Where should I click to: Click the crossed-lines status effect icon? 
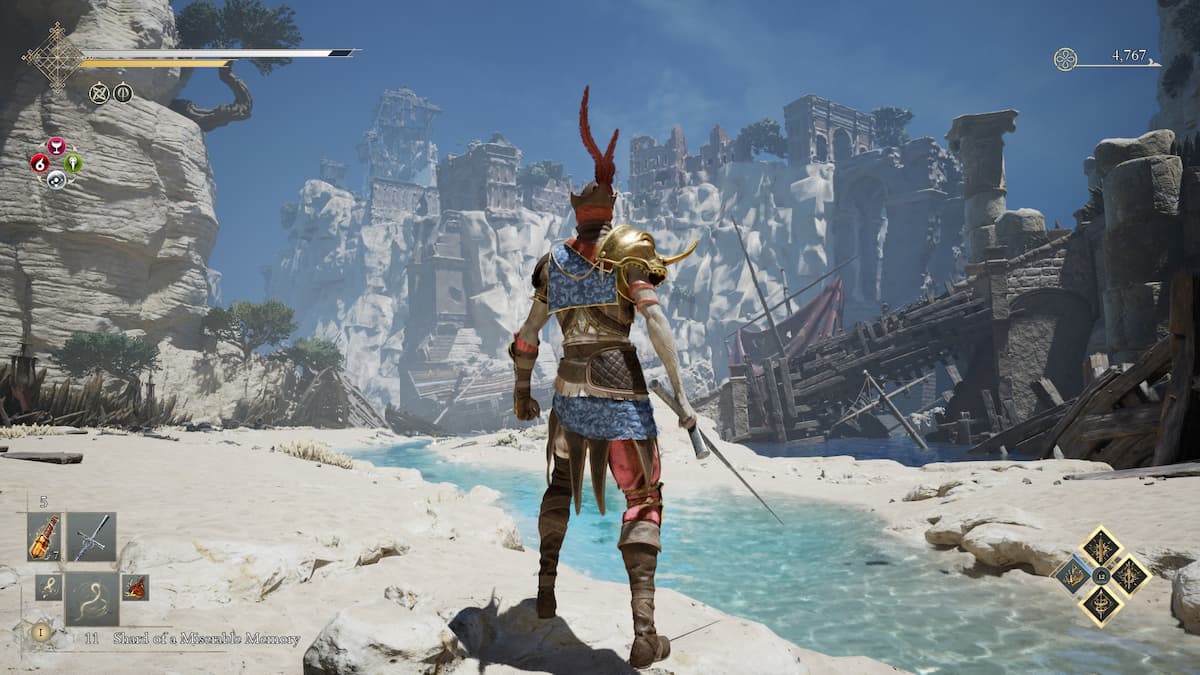[x=99, y=93]
